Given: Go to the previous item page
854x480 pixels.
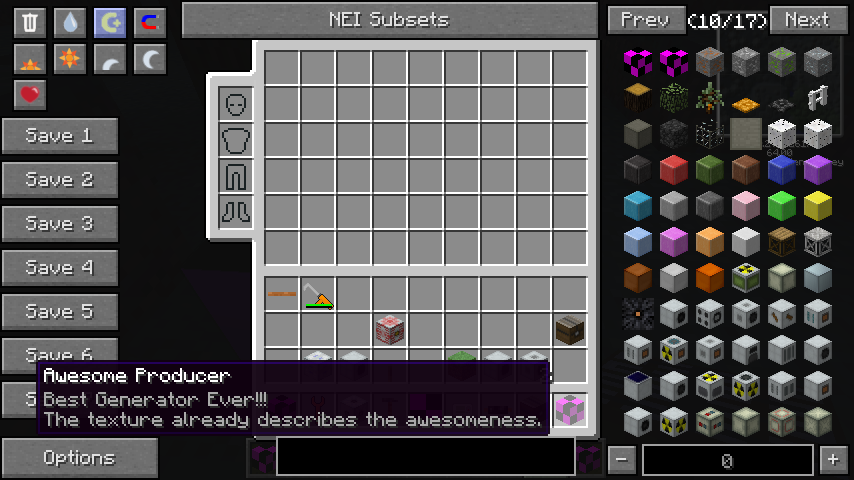Looking at the screenshot, I should (x=645, y=20).
